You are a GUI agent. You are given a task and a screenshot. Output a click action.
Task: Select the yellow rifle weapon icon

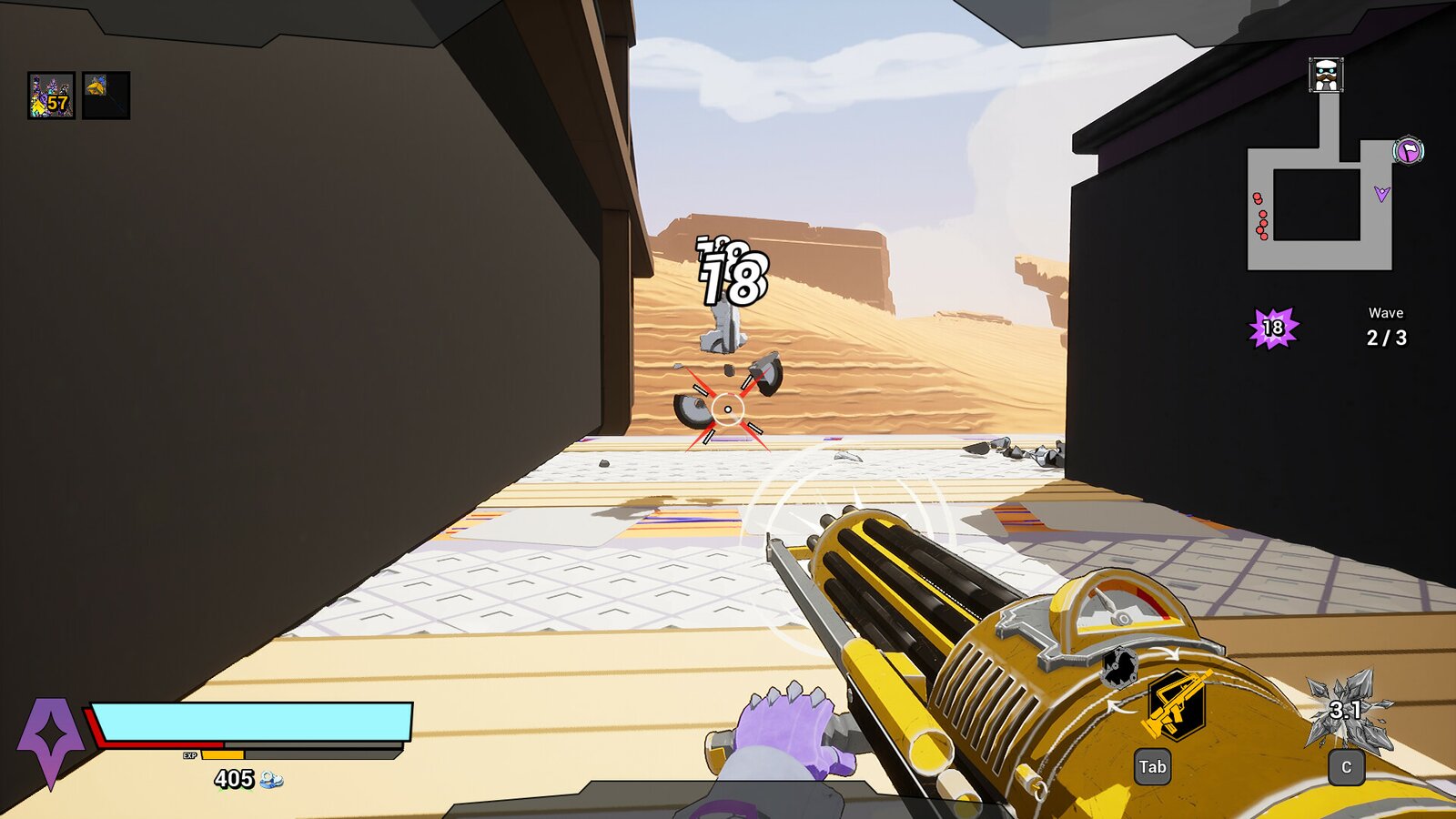[1176, 703]
